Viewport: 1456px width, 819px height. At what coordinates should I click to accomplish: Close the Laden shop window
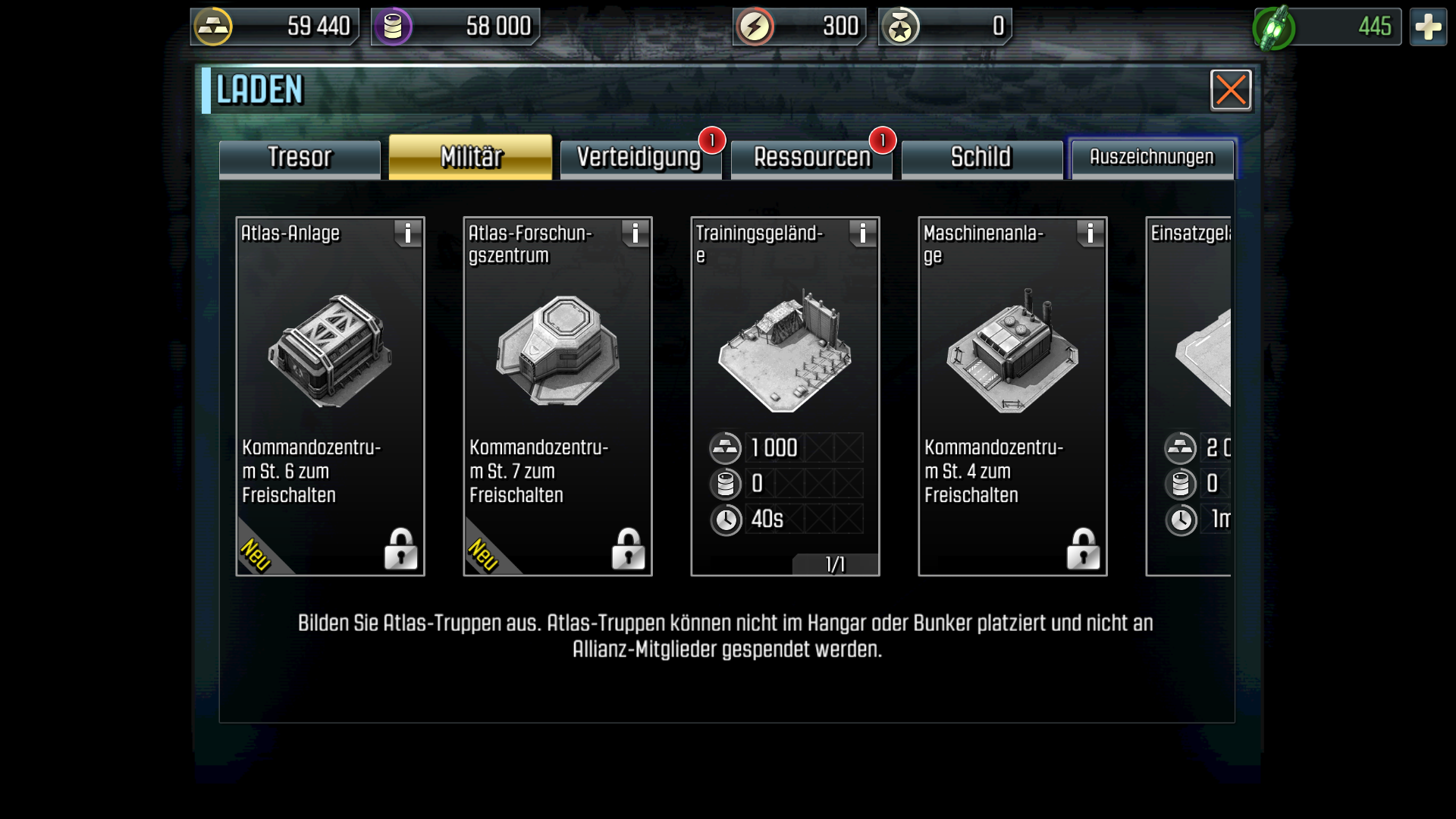pos(1230,90)
